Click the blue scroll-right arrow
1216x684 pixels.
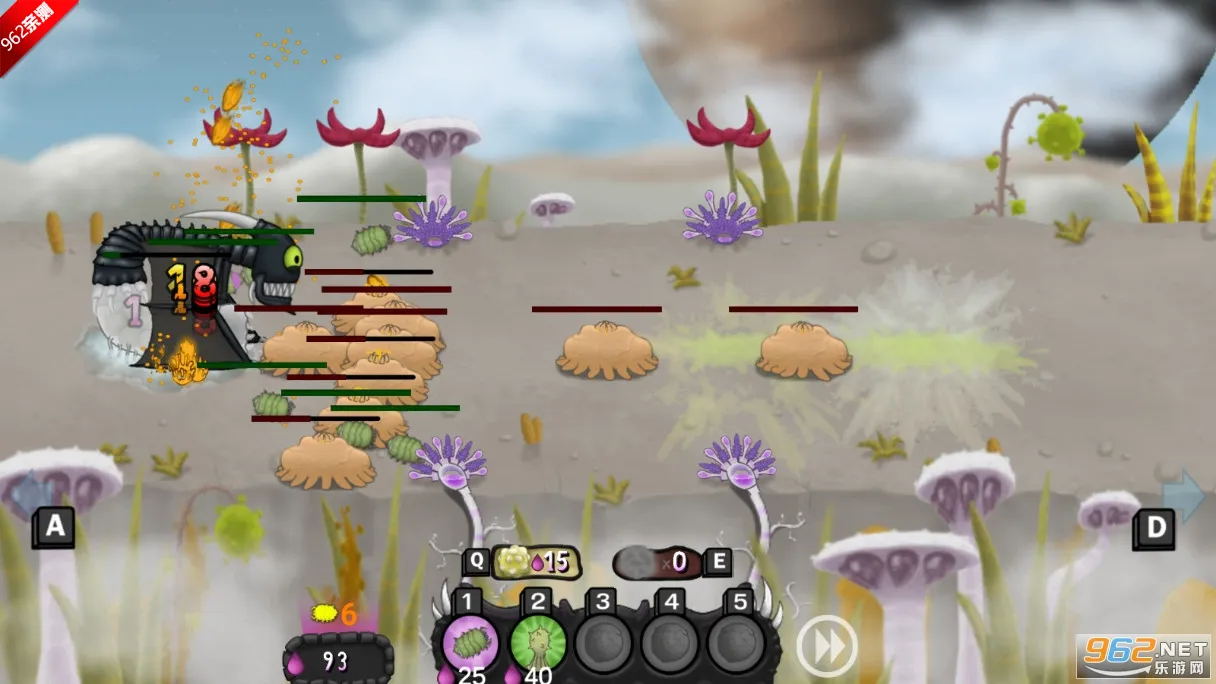pyautogui.click(x=1184, y=495)
